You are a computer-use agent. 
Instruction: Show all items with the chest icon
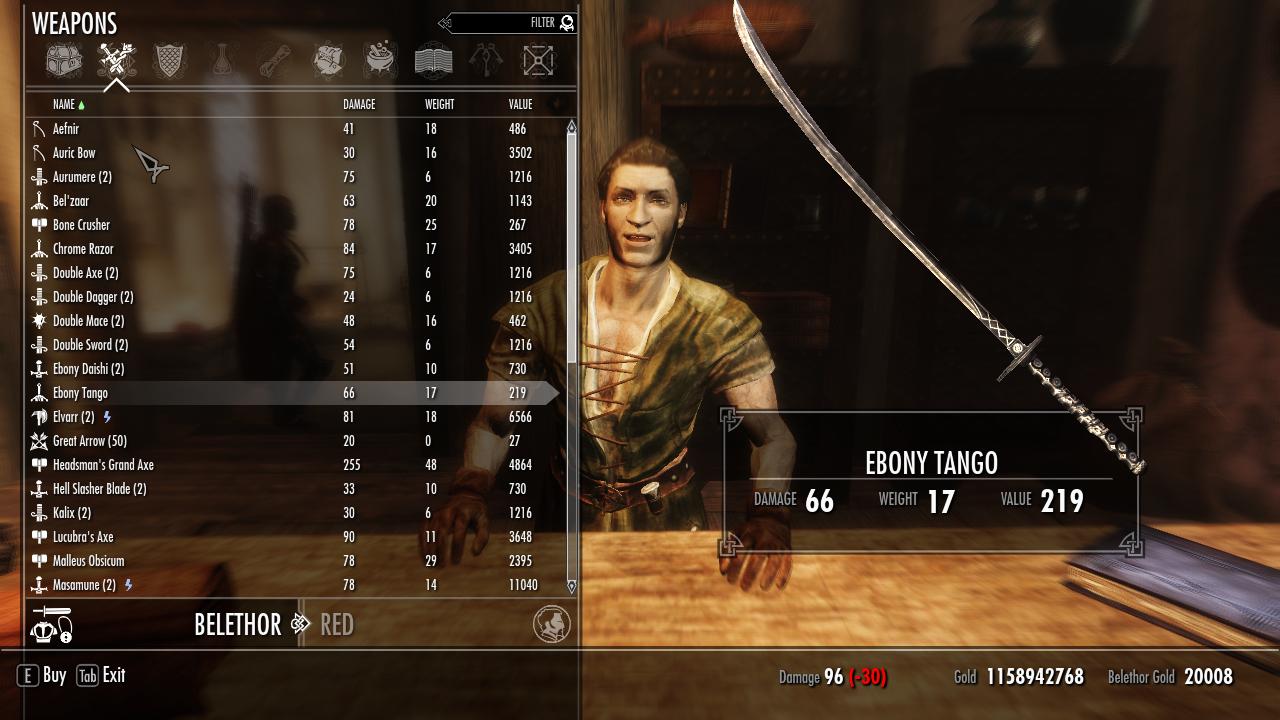(x=64, y=61)
